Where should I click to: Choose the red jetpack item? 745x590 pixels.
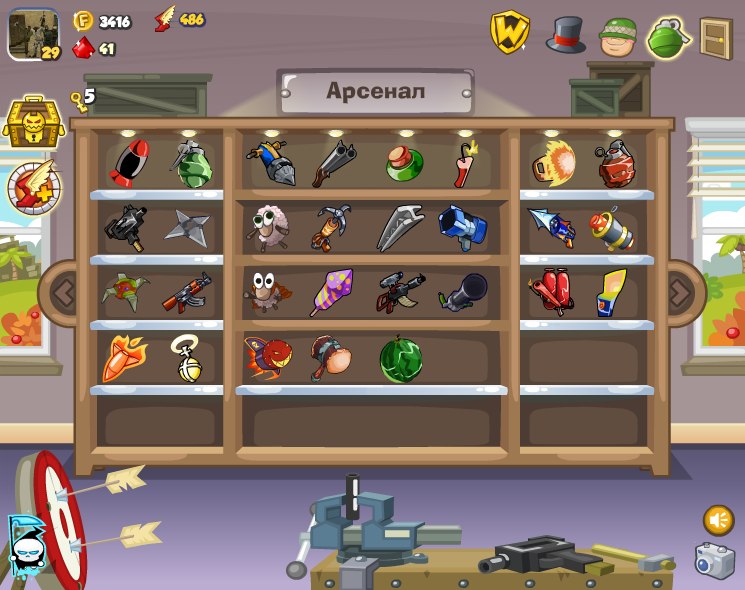(x=550, y=292)
